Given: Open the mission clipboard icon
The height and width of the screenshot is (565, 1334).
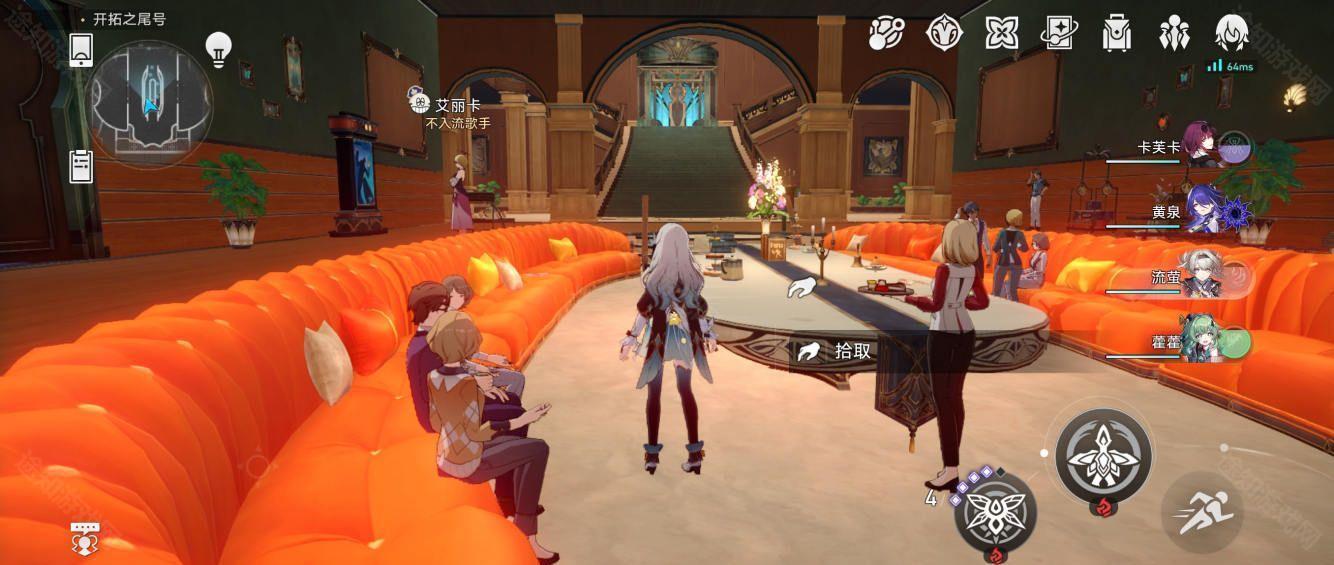Looking at the screenshot, I should click(x=81, y=166).
